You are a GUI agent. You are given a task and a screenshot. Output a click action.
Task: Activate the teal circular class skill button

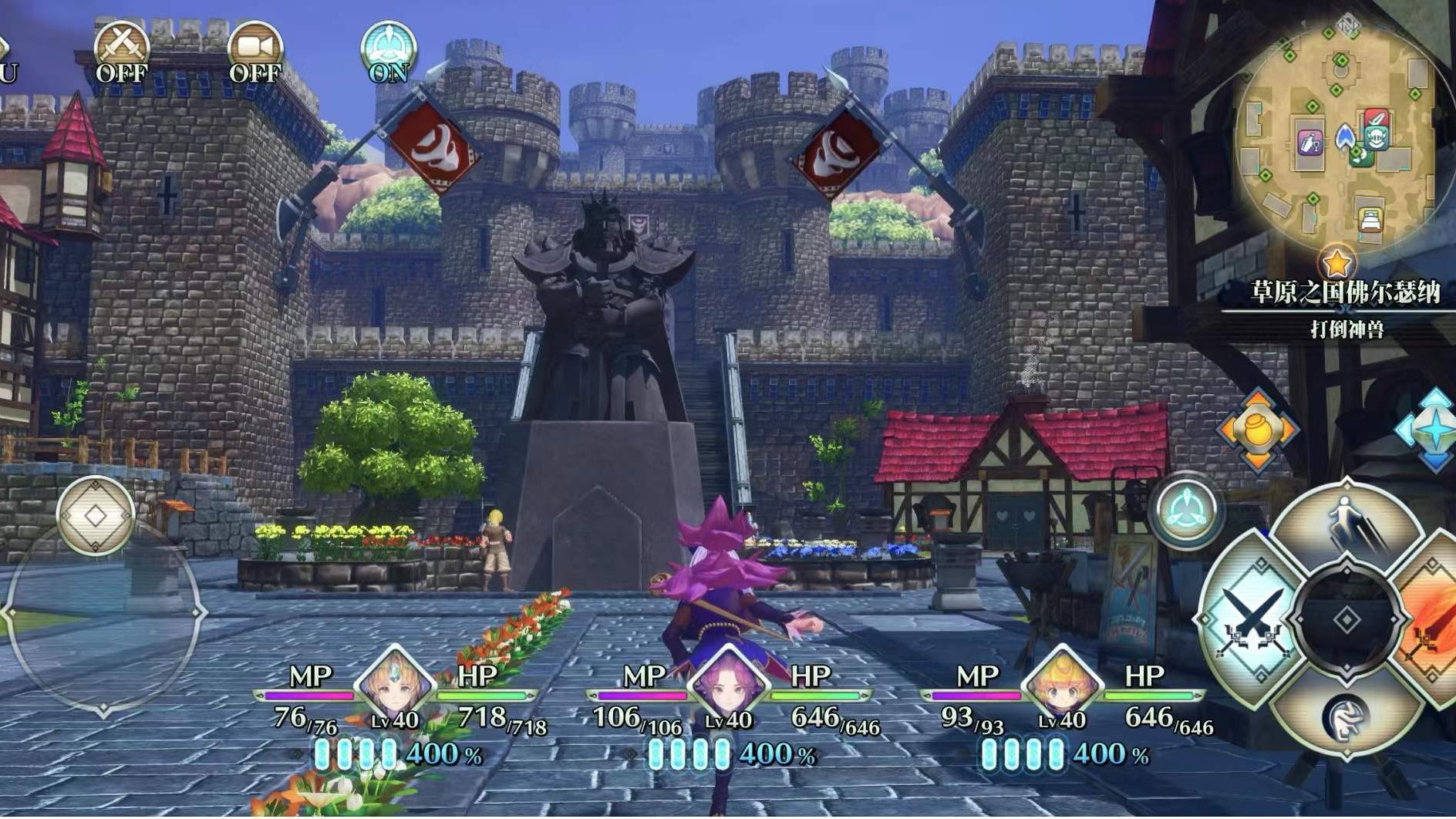(x=1186, y=511)
